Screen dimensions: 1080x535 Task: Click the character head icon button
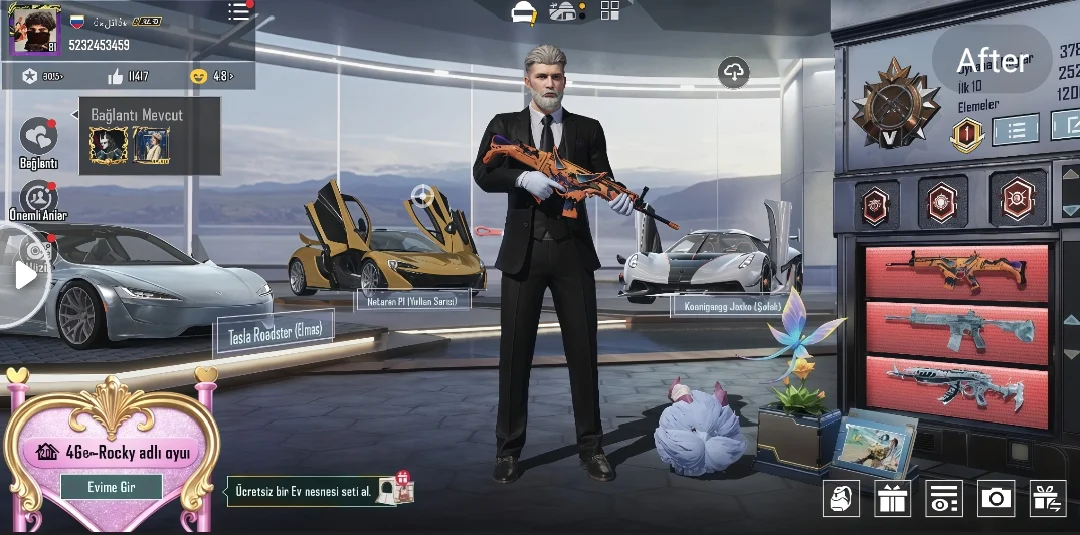[841, 498]
